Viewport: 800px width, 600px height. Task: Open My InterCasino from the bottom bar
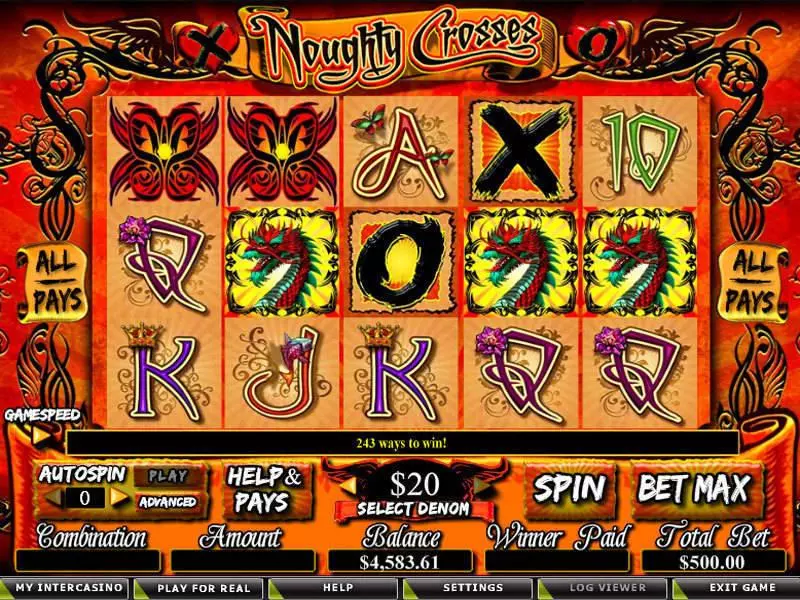64,588
